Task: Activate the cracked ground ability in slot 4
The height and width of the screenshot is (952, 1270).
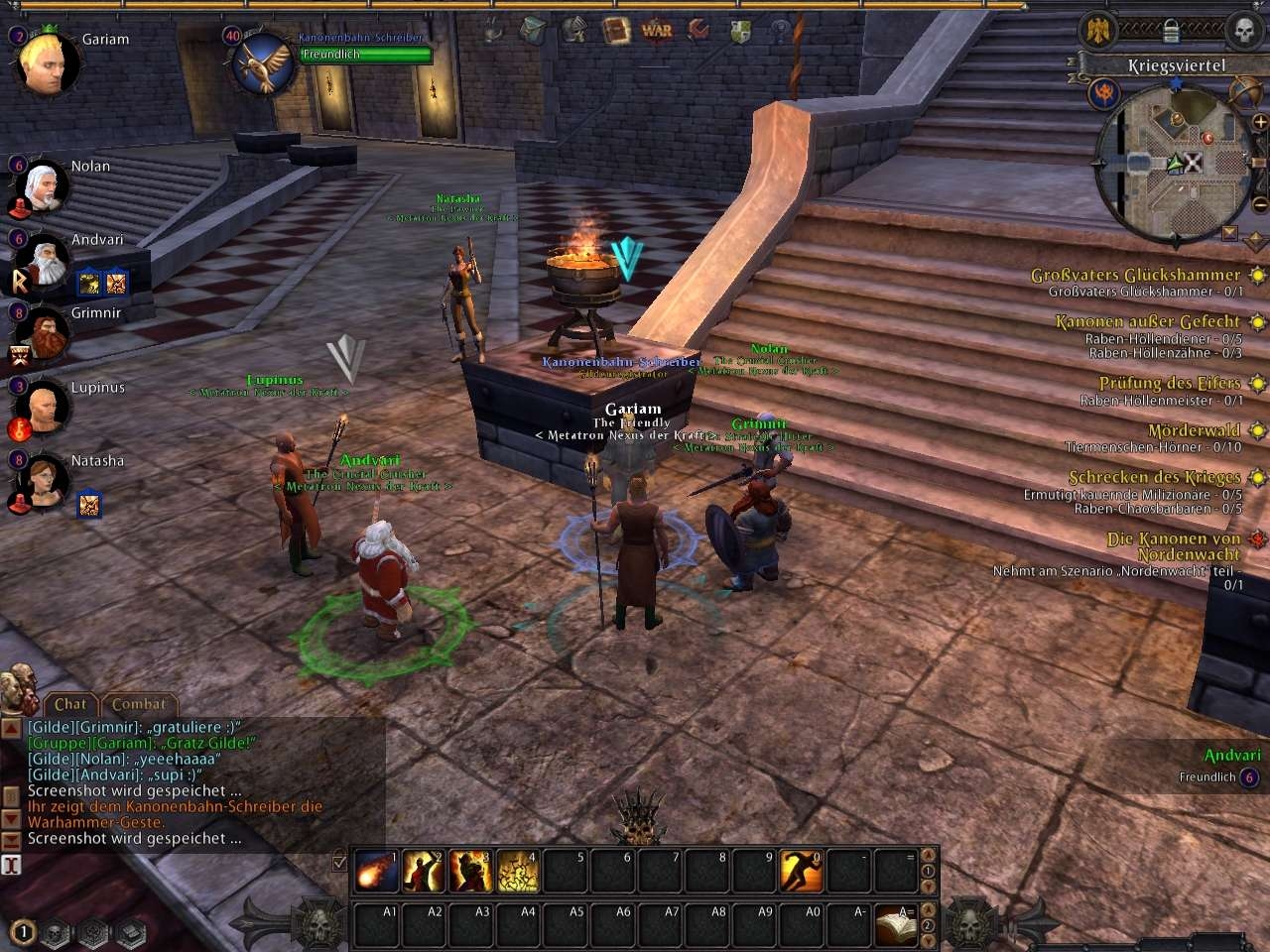Action: click(x=518, y=872)
